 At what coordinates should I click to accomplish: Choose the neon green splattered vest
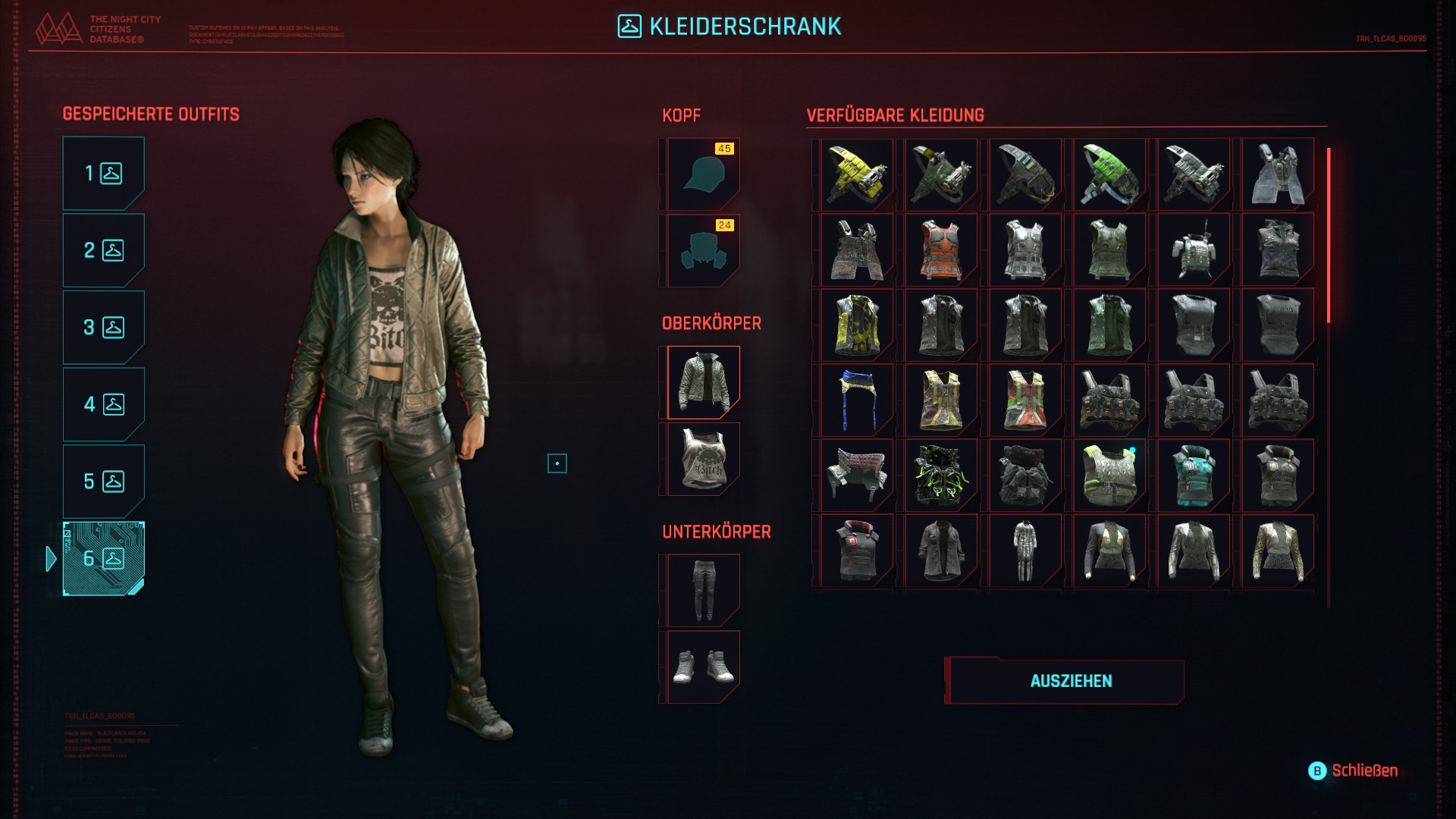click(941, 475)
